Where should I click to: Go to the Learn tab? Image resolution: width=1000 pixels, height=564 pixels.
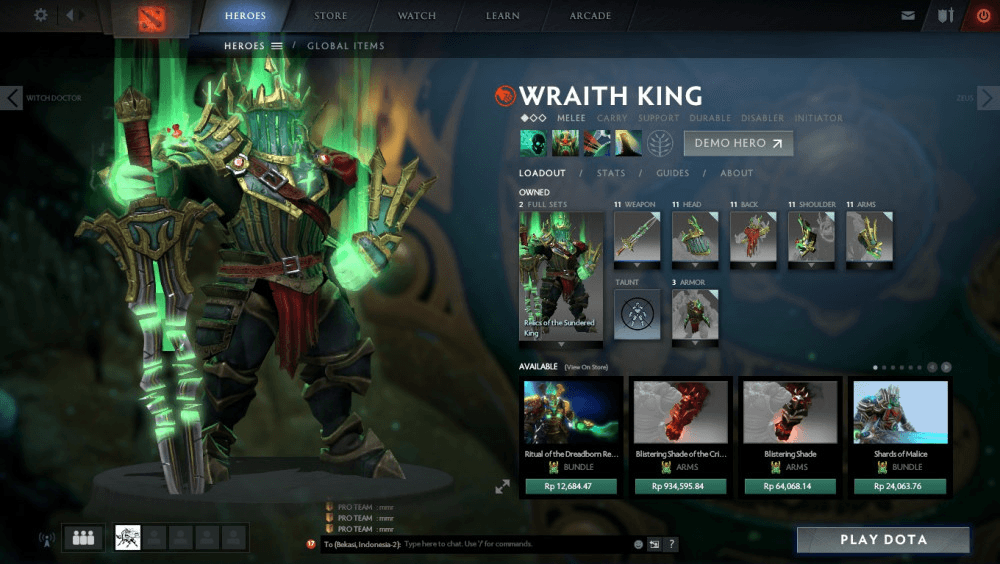(502, 16)
